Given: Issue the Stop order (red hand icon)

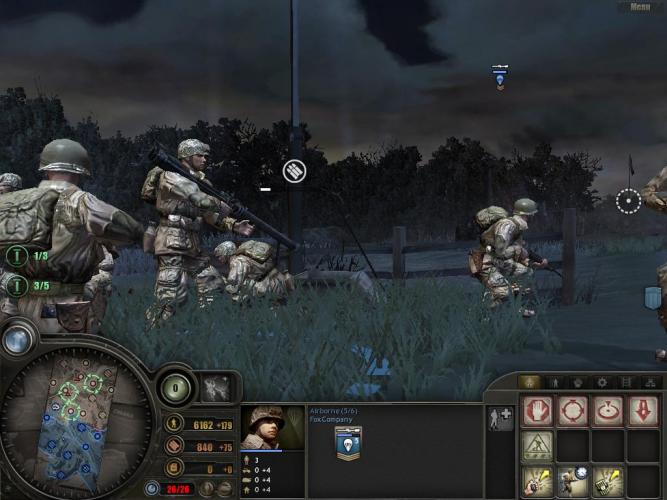Looking at the screenshot, I should [537, 411].
